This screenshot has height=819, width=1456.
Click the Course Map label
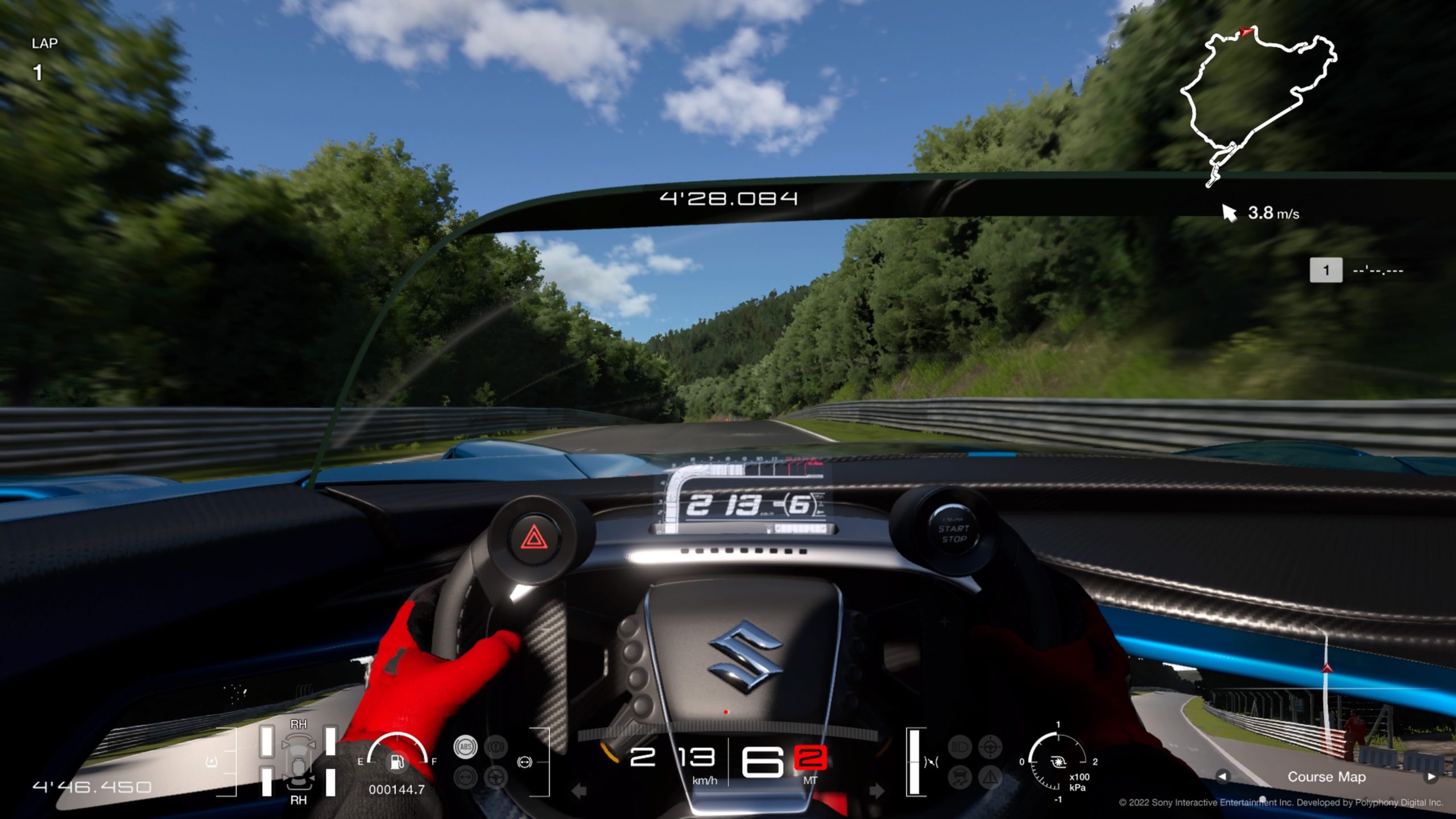1326,776
